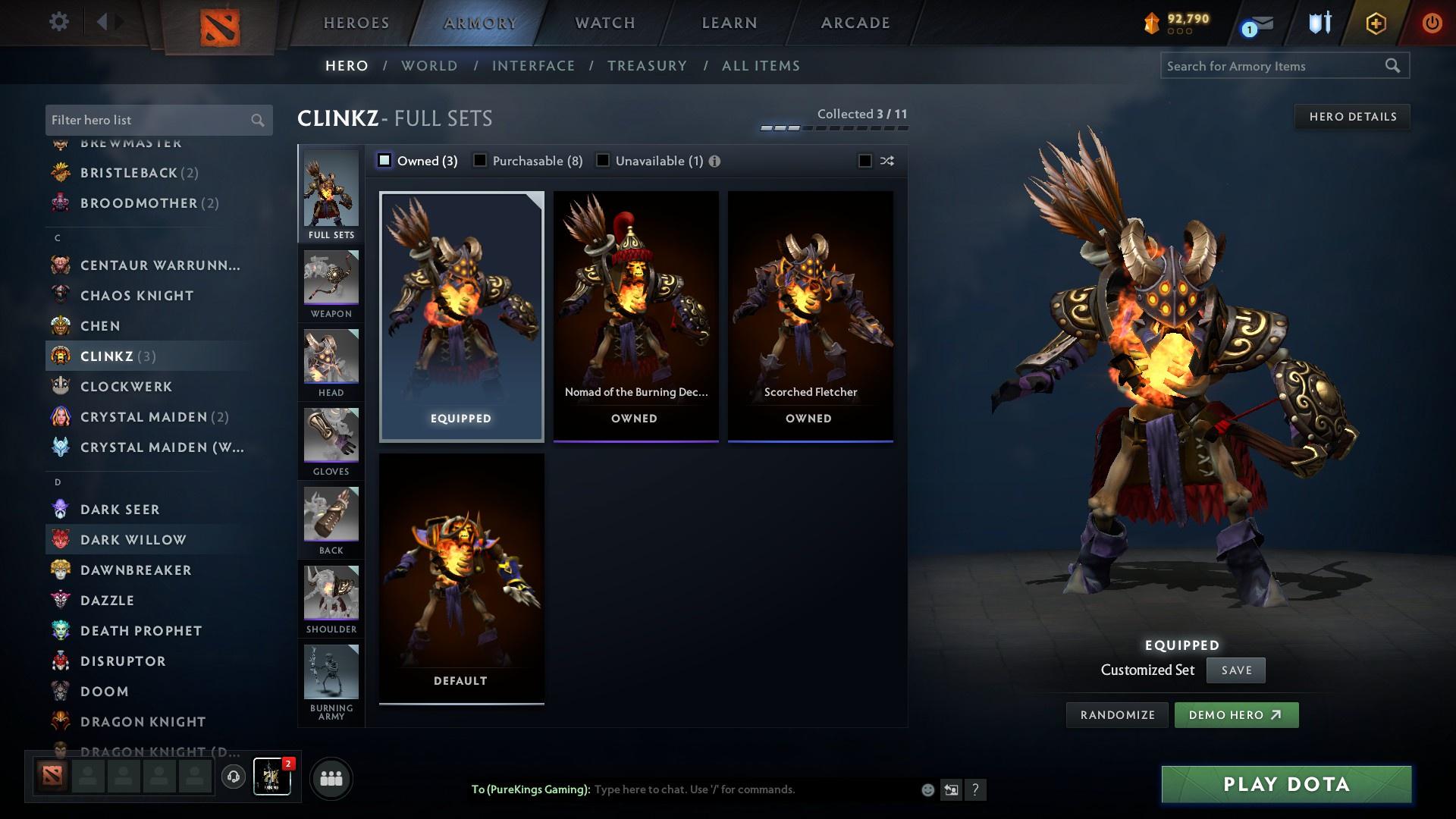This screenshot has height=819, width=1456.
Task: Select the Gloves slot category
Action: pos(331,442)
